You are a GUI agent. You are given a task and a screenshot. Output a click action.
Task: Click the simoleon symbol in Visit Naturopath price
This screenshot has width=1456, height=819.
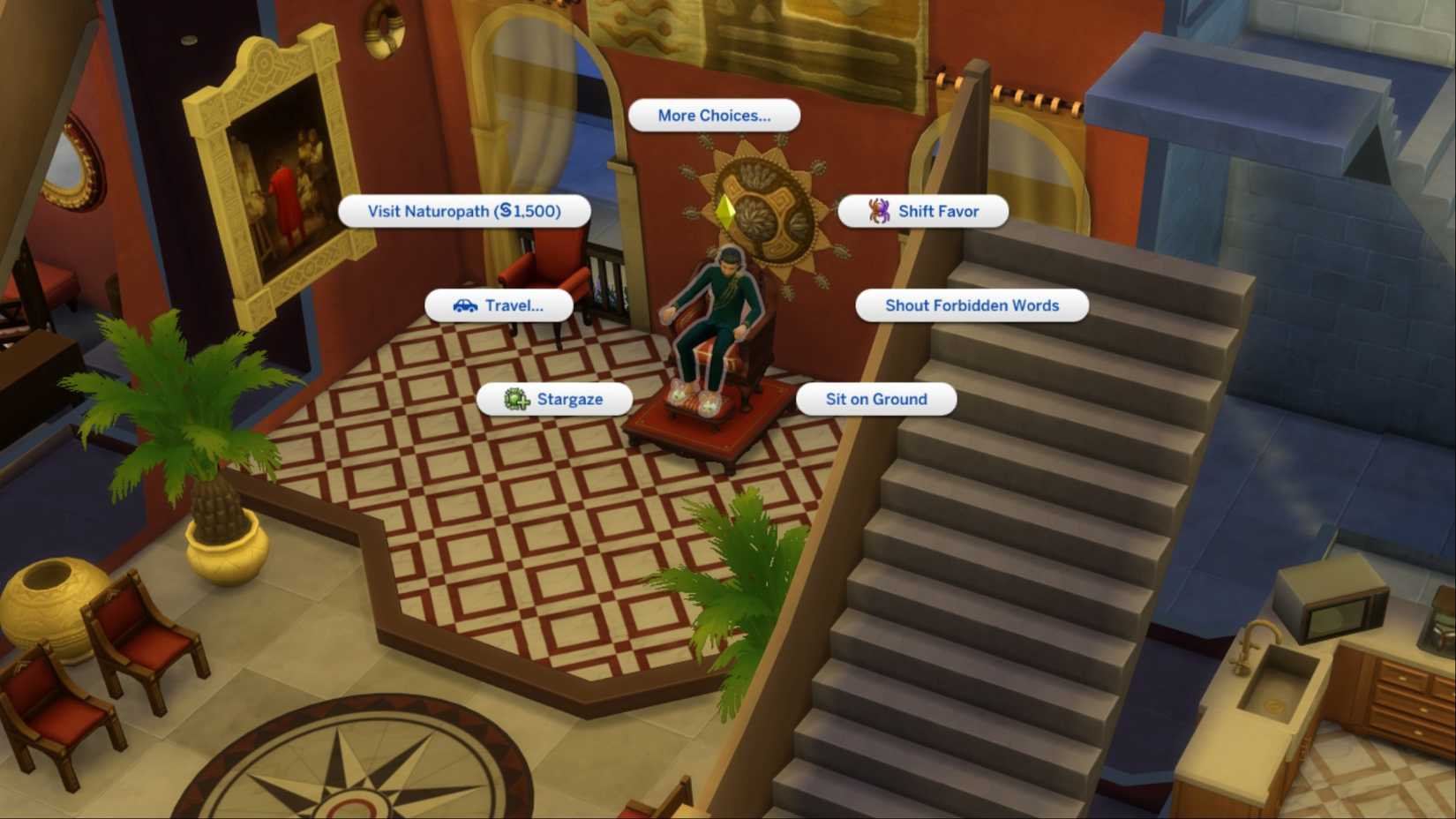(x=507, y=211)
